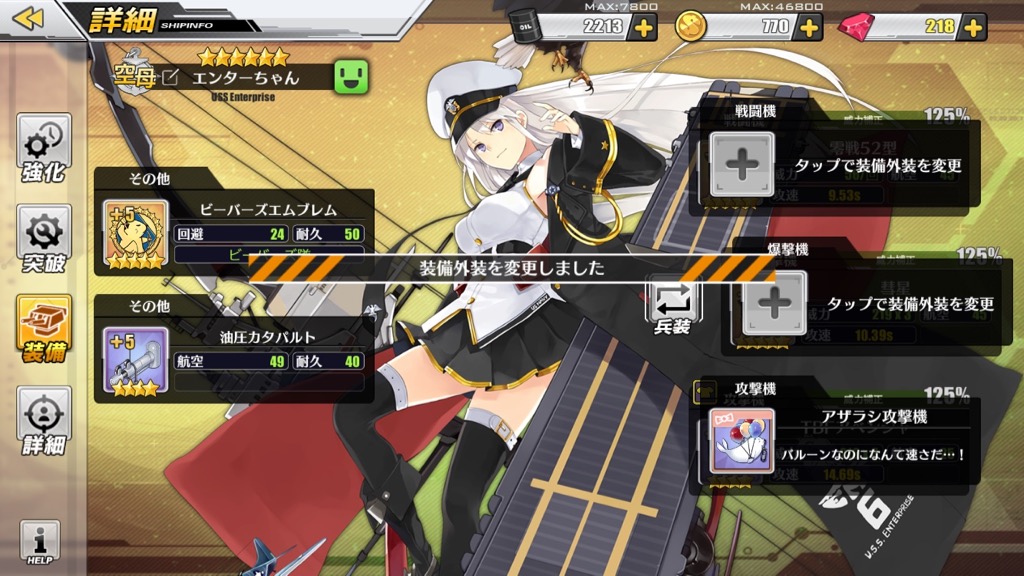The width and height of the screenshot is (1024, 576).
Task: Add coins with the plus button
Action: pos(808,27)
